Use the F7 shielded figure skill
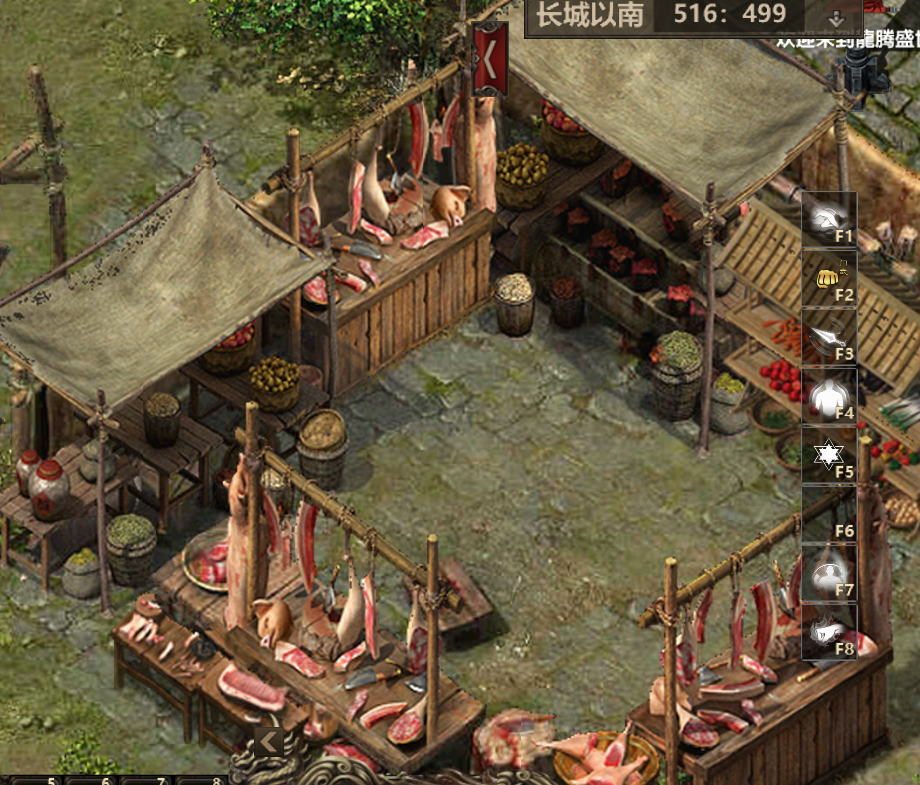 tap(829, 573)
